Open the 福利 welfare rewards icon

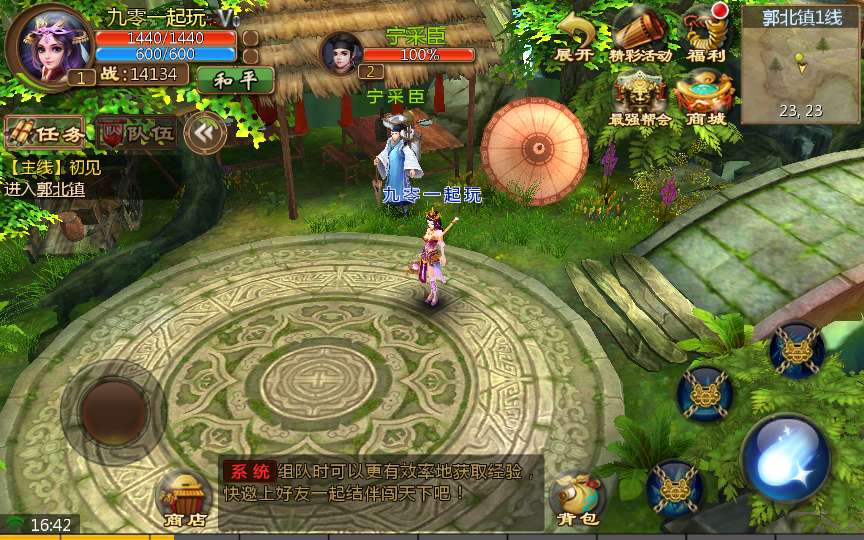click(x=706, y=36)
